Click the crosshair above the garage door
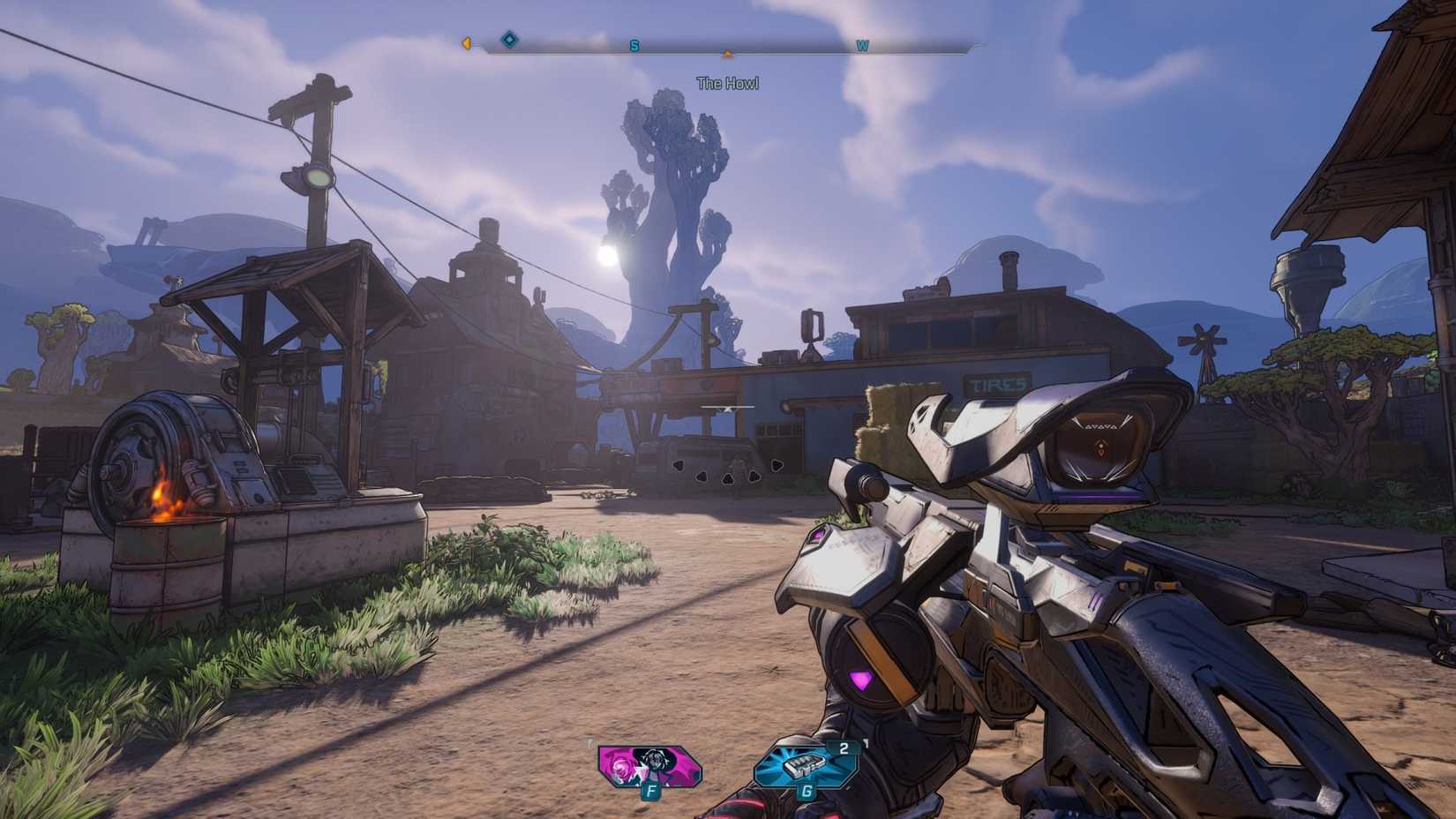 coord(728,408)
